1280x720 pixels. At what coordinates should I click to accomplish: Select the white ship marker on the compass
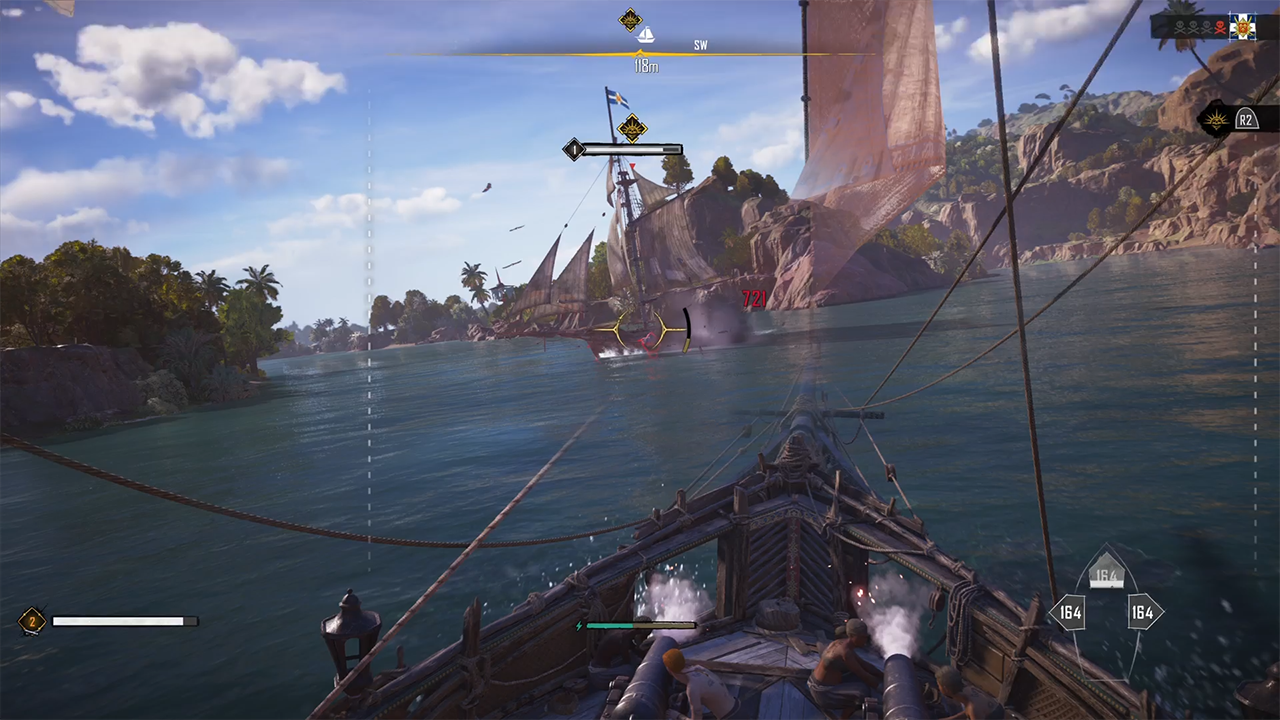click(646, 36)
